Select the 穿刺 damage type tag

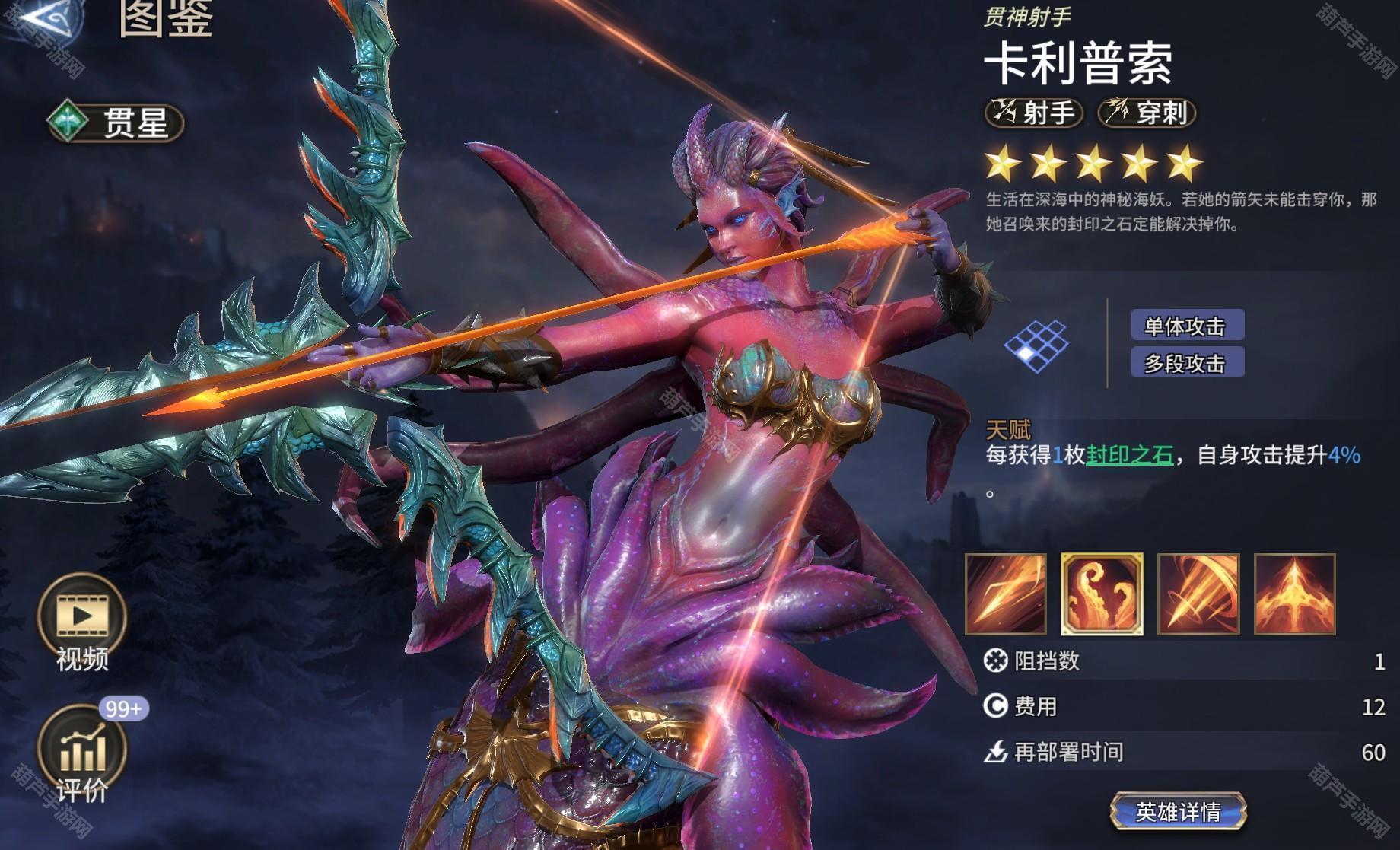click(1147, 113)
